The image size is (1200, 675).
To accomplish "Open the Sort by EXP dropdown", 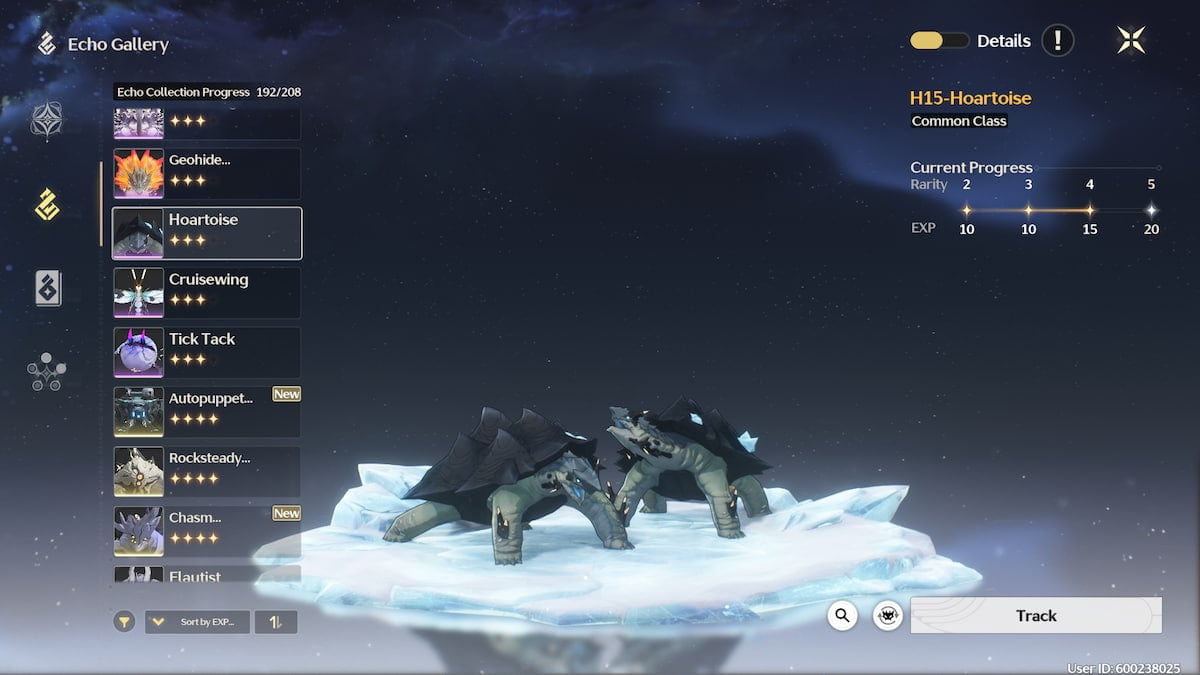I will (x=198, y=622).
